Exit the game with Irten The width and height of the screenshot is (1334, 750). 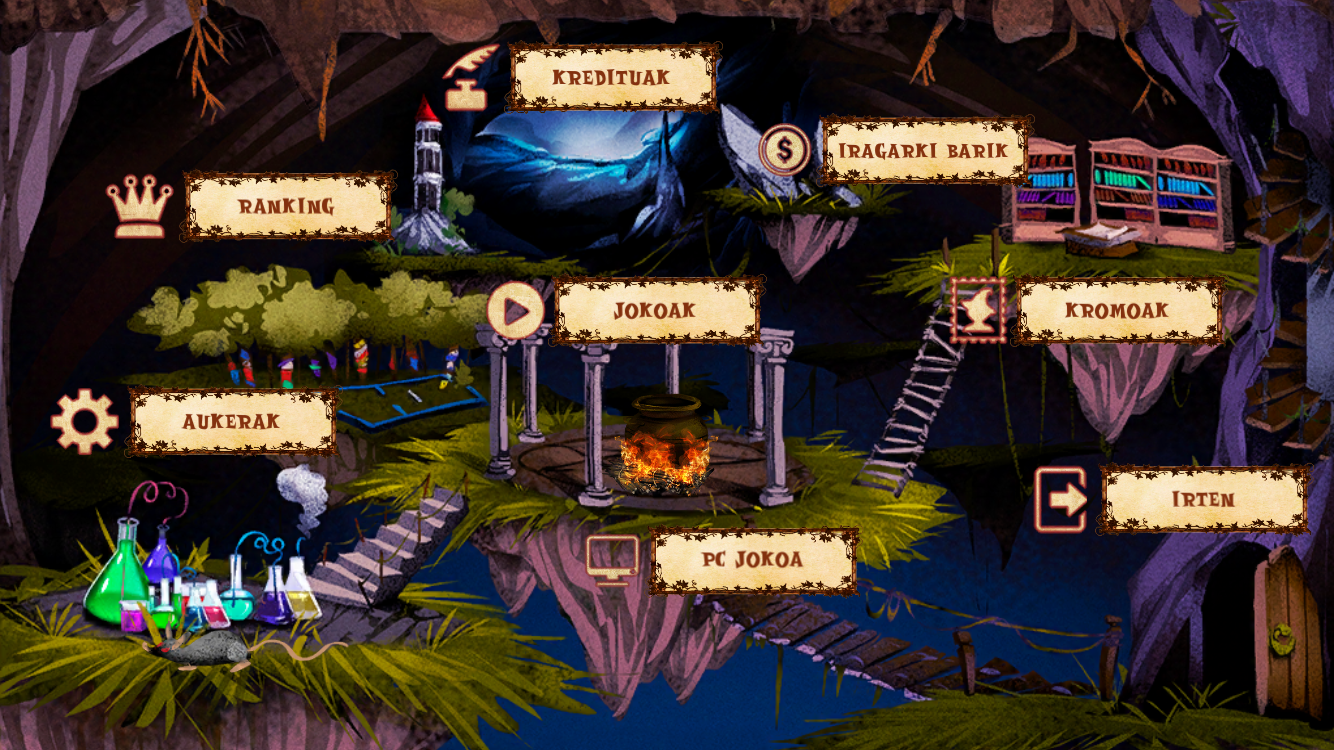coord(1204,499)
